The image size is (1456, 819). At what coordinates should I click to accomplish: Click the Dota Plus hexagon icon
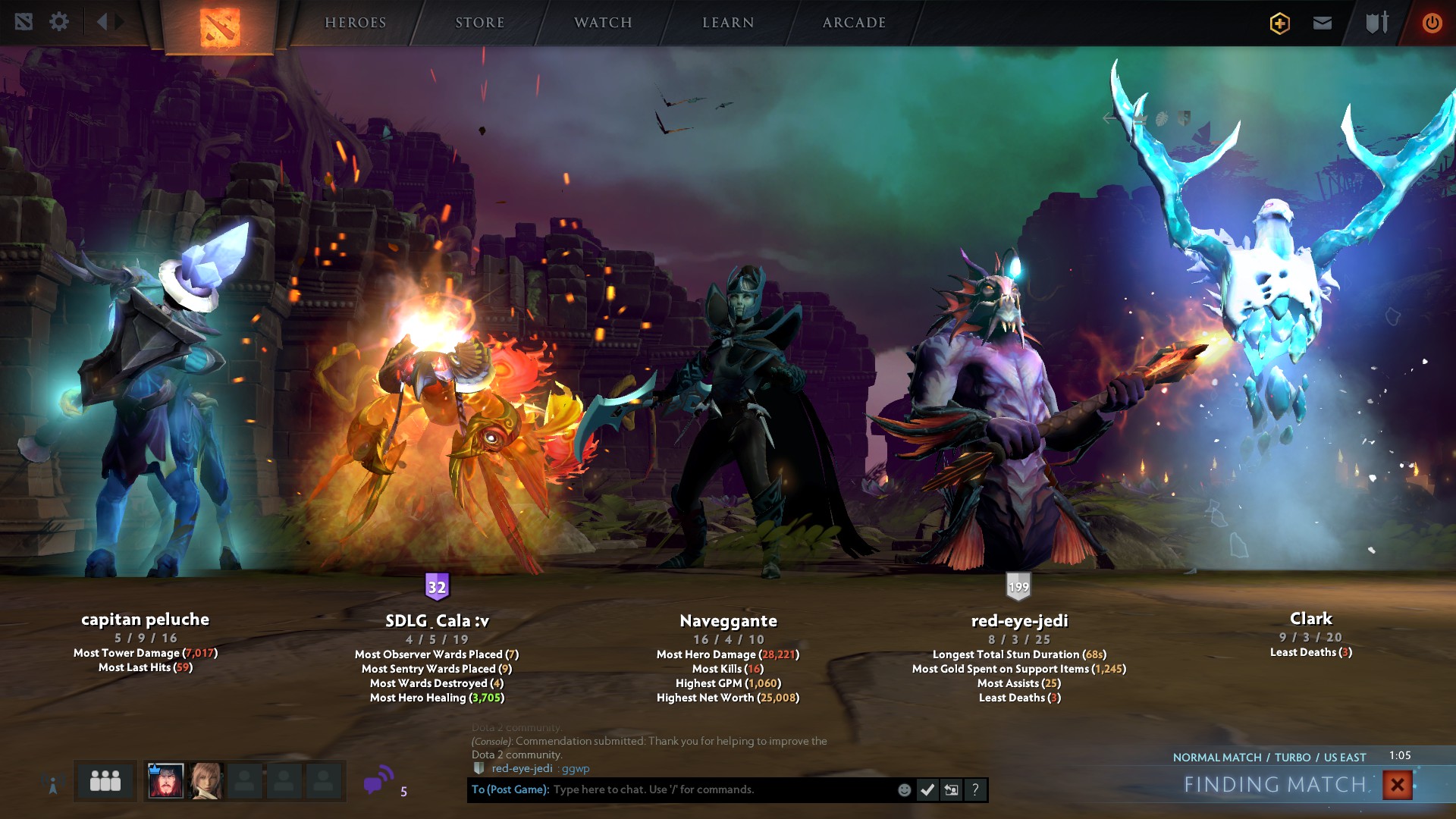[1280, 24]
